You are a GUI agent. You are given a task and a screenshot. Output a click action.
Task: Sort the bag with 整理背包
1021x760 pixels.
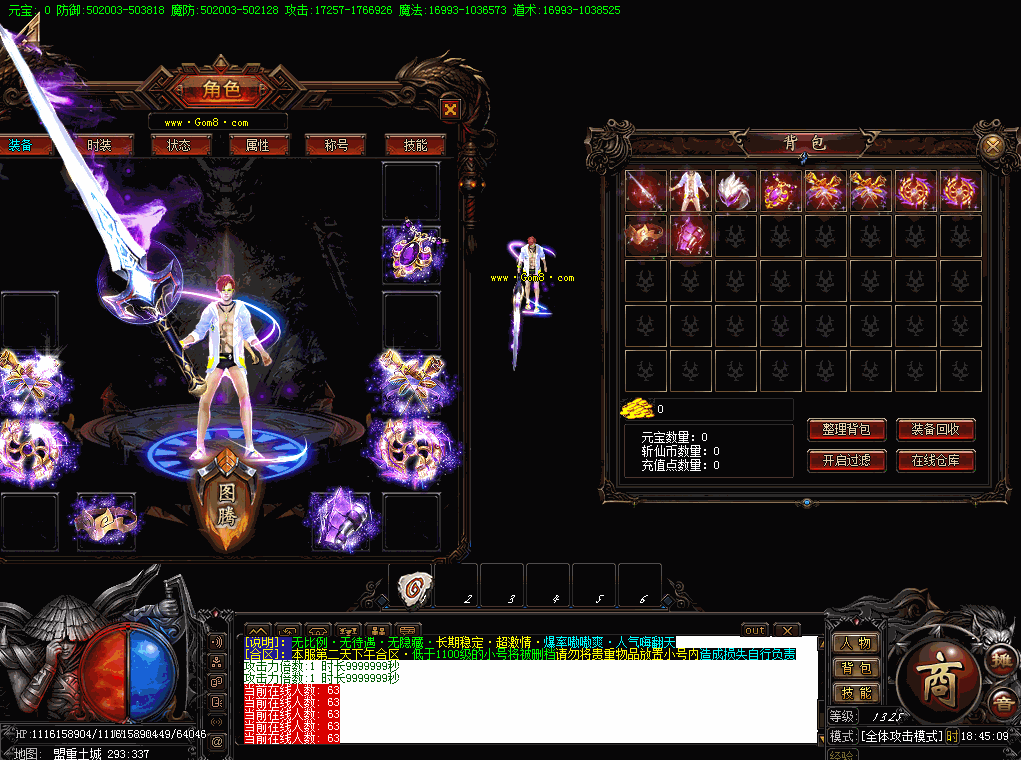click(x=846, y=430)
